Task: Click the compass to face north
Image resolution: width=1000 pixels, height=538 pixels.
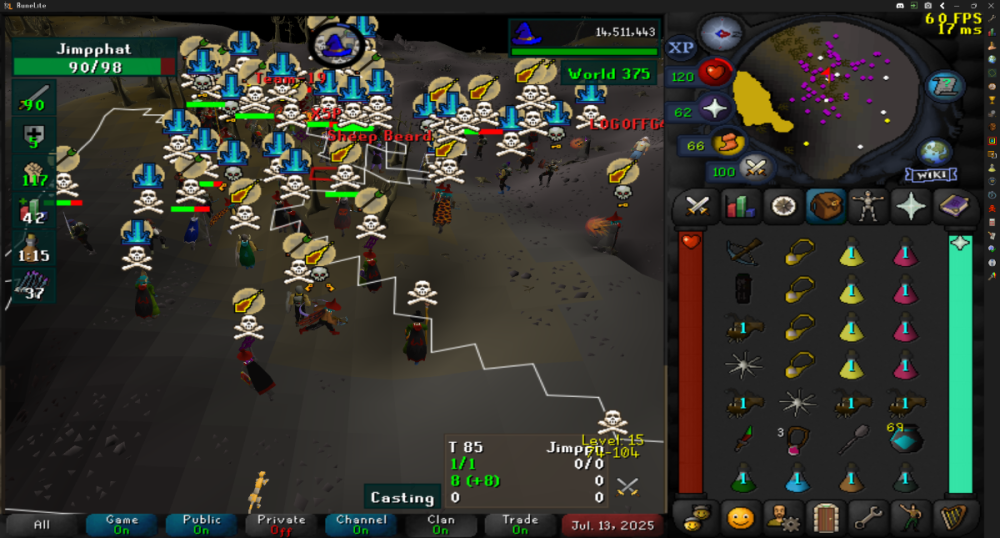Action: (718, 35)
